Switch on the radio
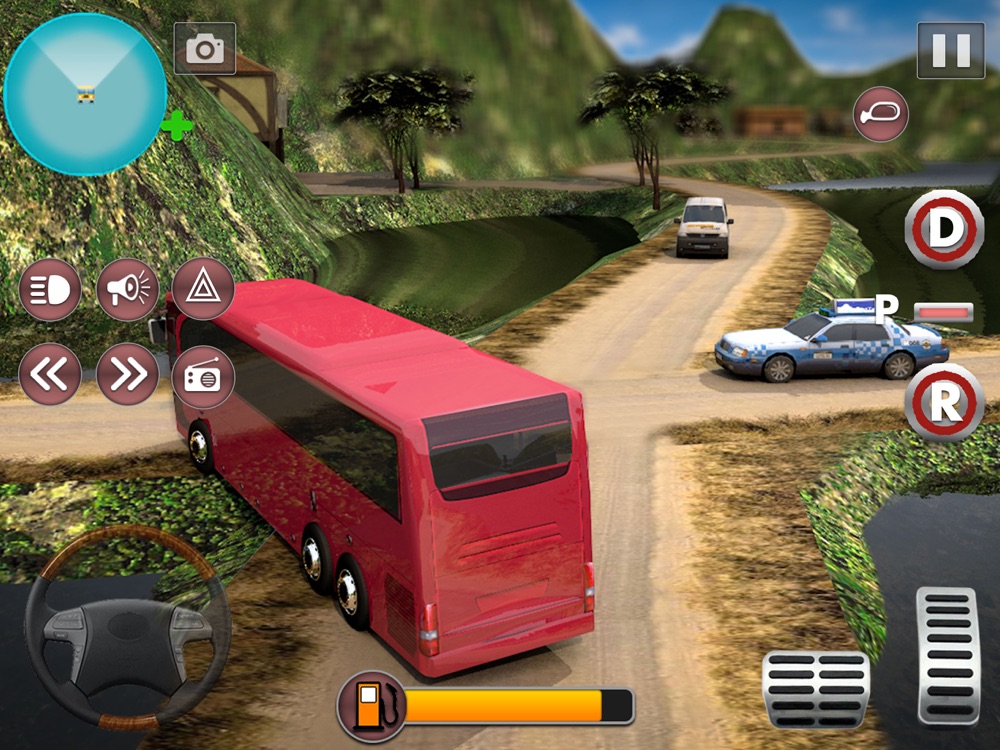The width and height of the screenshot is (1000, 750). pyautogui.click(x=203, y=377)
